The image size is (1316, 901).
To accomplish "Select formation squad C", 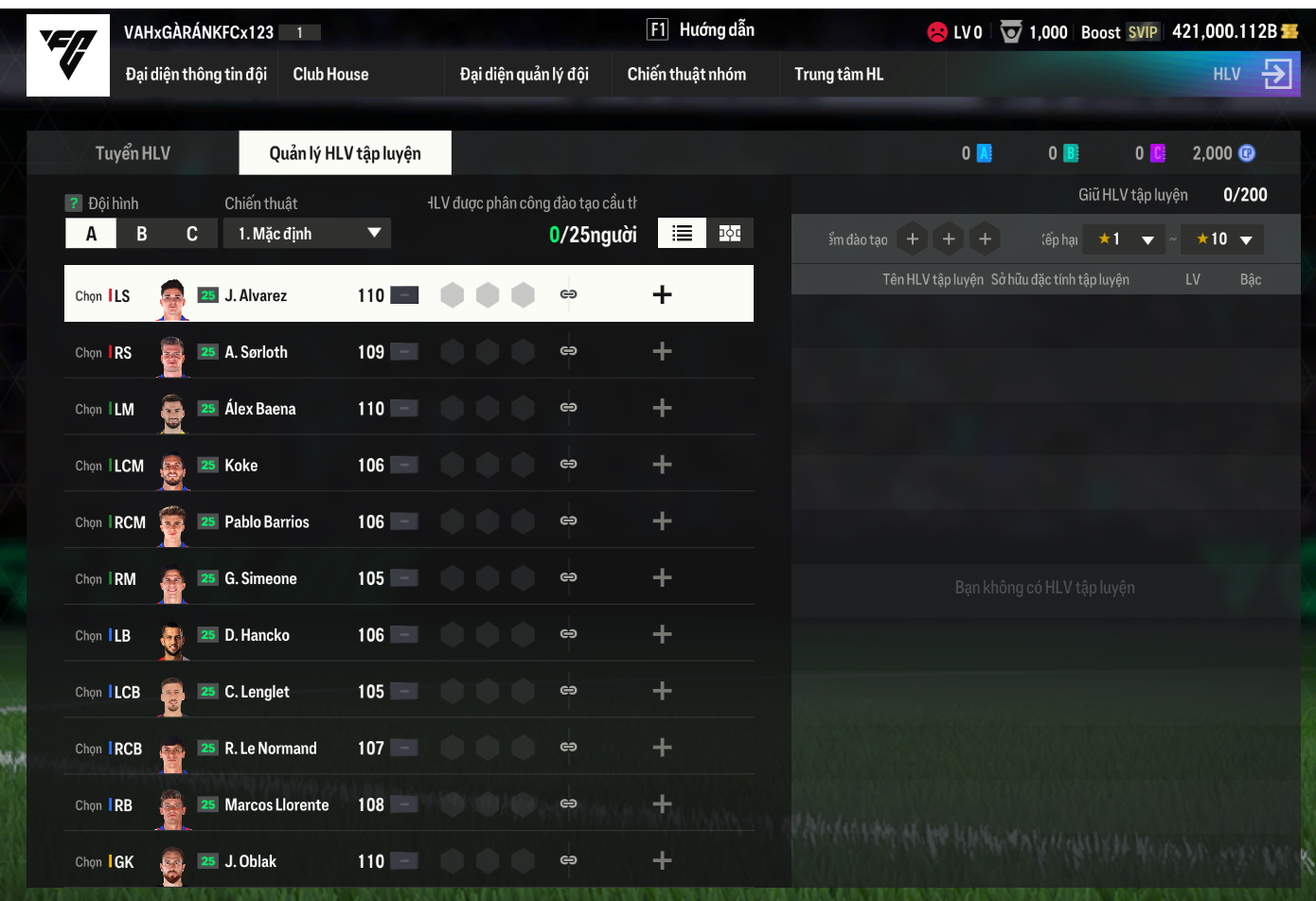I will pos(192,234).
